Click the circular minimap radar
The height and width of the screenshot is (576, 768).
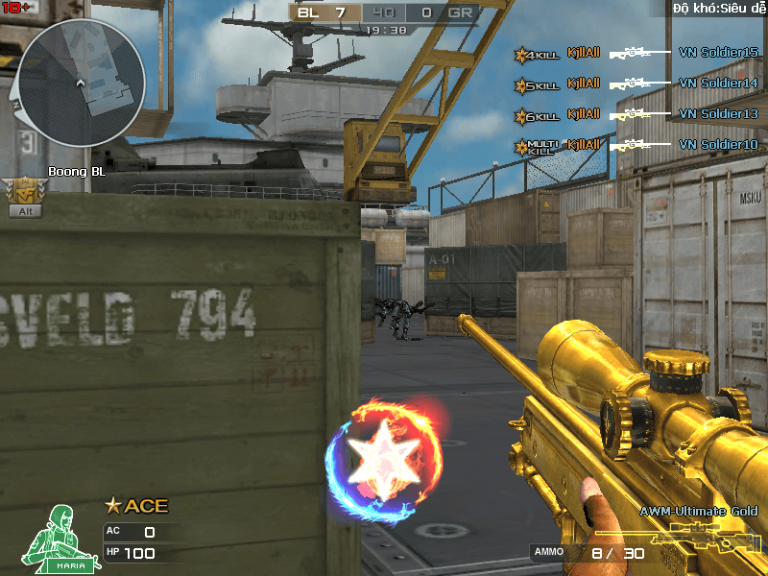pyautogui.click(x=81, y=82)
